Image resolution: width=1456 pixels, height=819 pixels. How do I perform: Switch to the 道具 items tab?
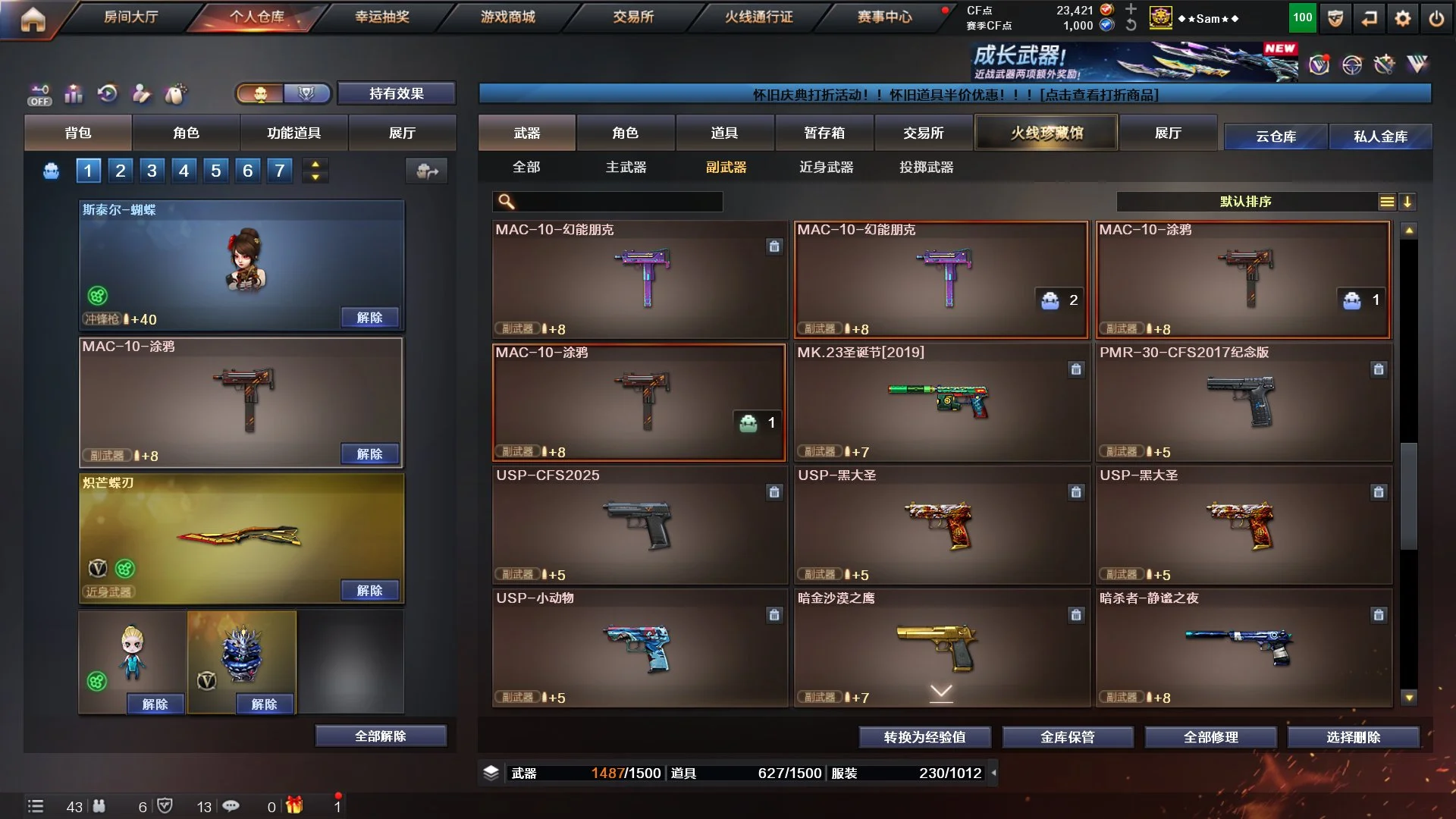coord(724,133)
